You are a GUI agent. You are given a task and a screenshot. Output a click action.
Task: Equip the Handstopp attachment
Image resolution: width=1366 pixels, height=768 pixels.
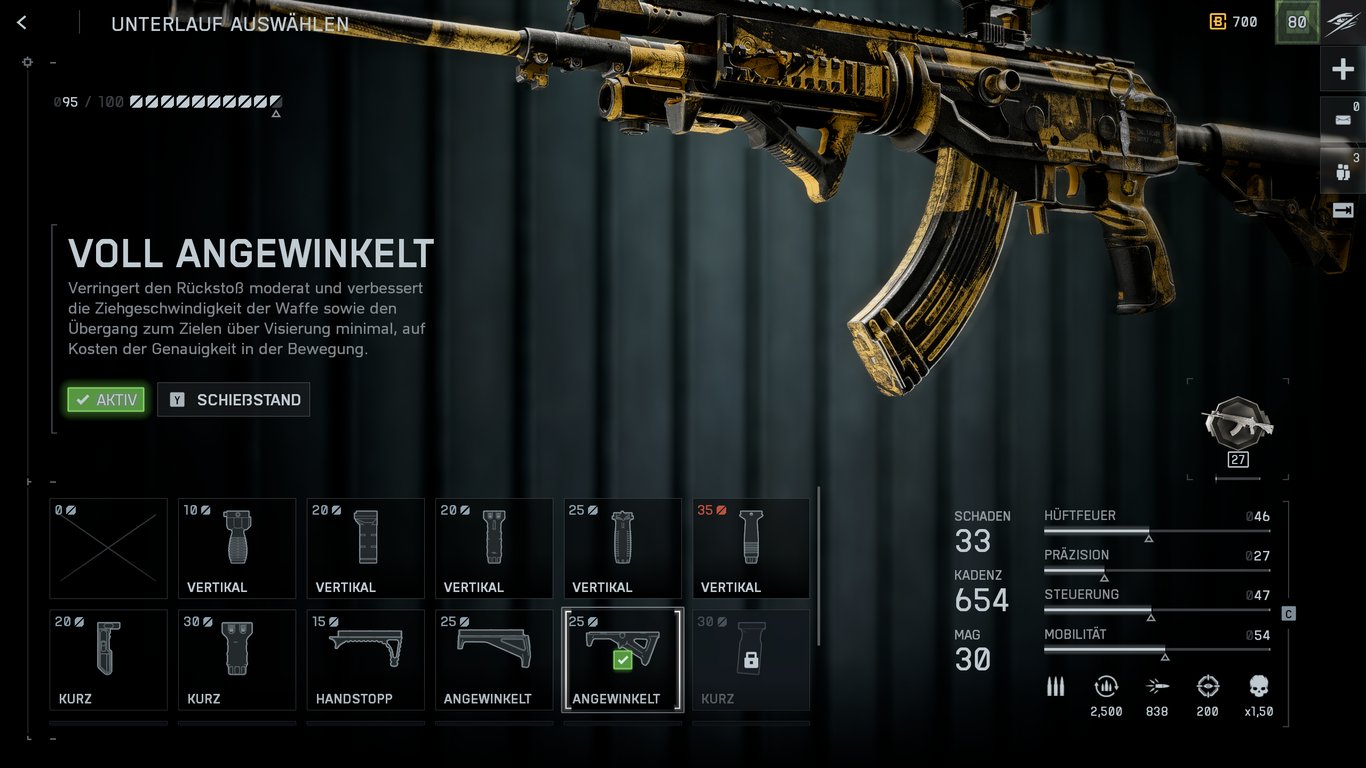pos(365,659)
